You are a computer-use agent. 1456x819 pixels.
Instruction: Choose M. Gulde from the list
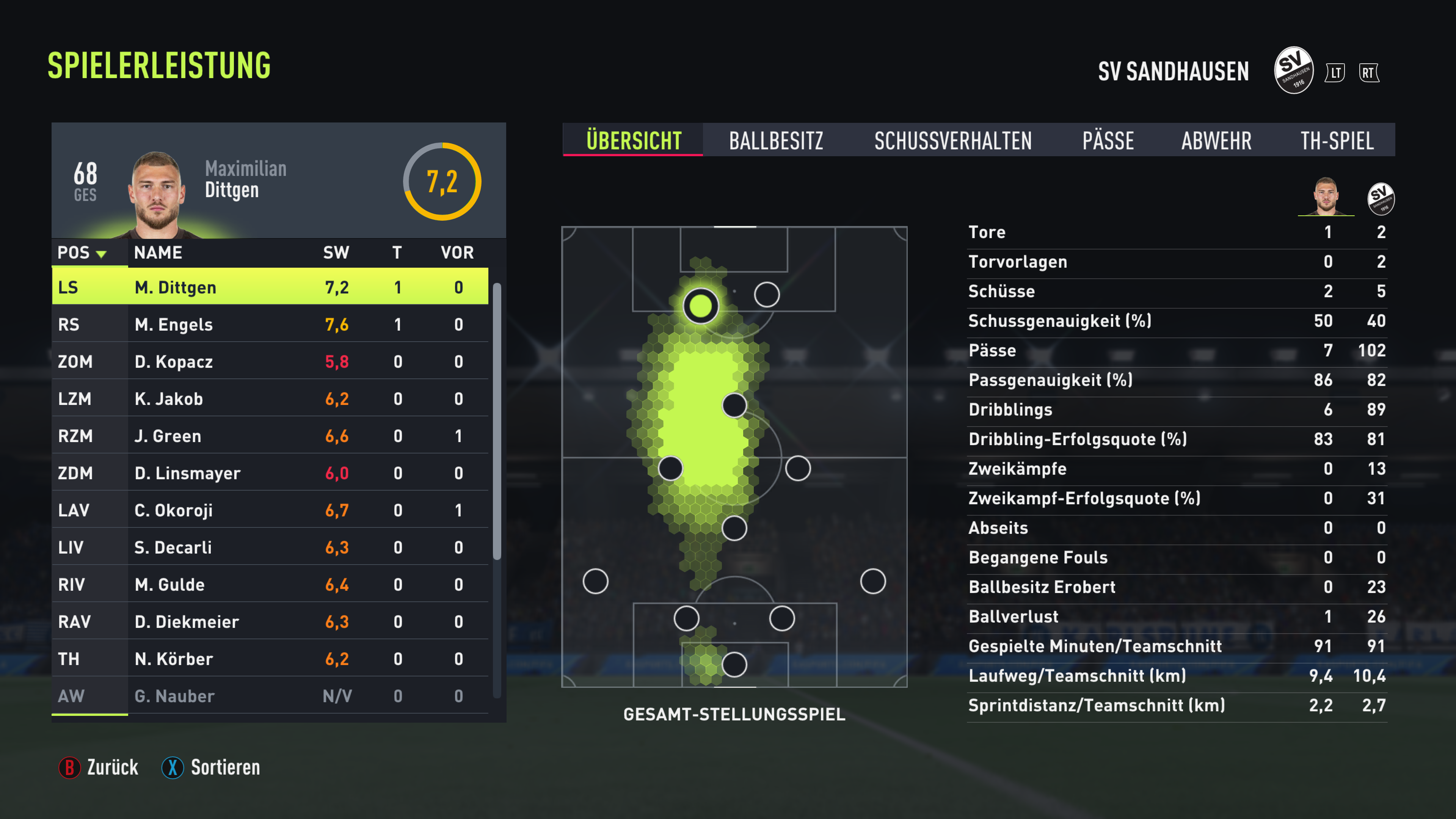[x=270, y=584]
